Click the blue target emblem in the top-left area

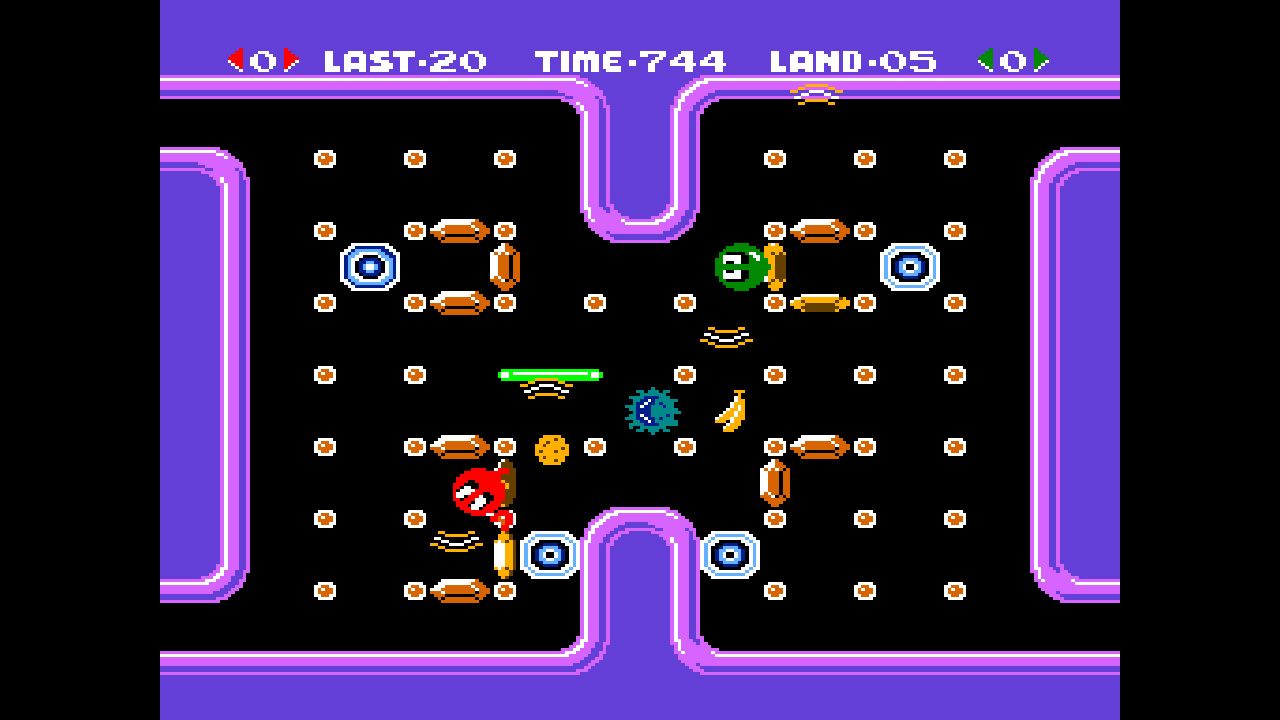(370, 265)
